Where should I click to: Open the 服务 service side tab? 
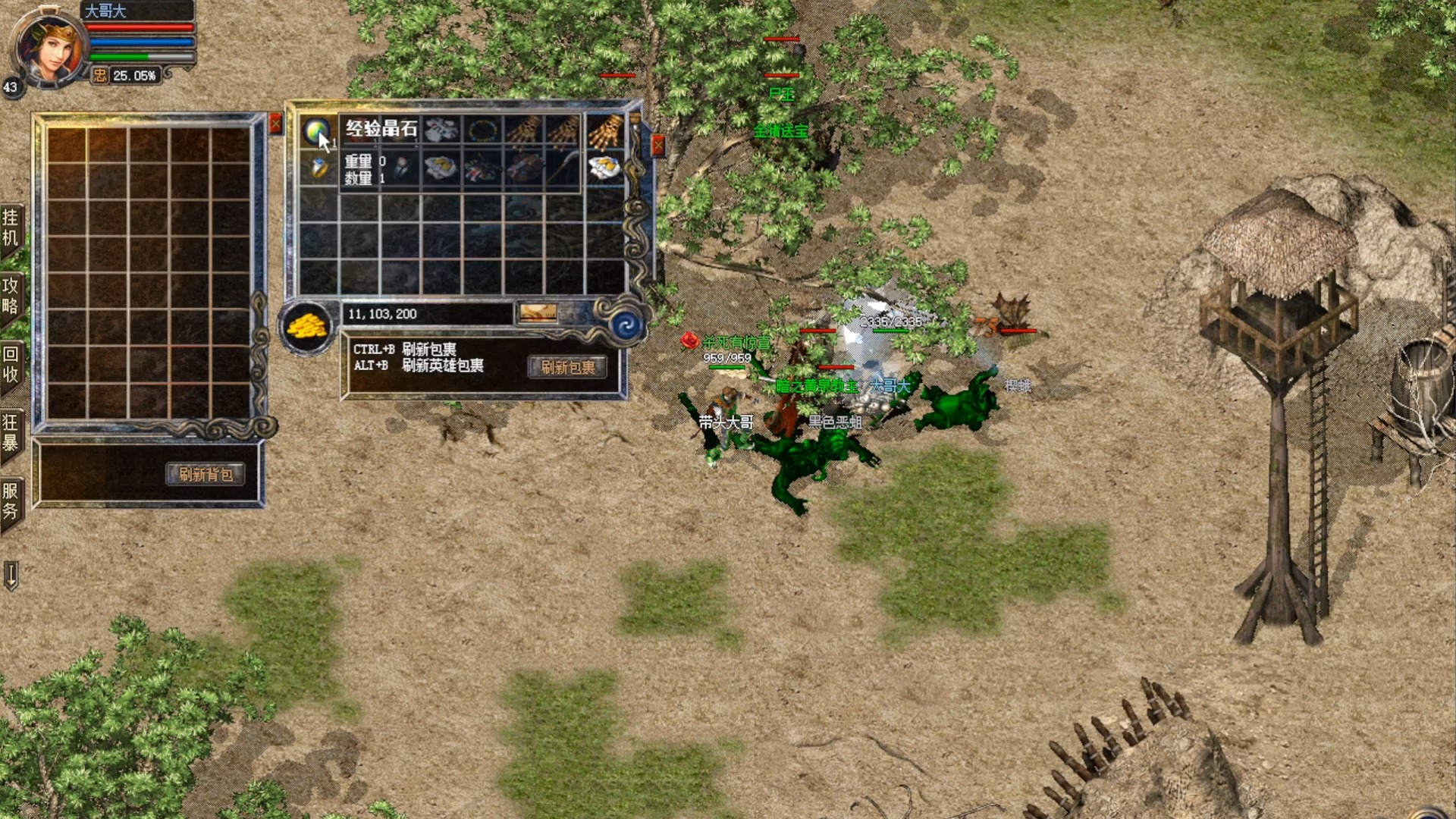pos(11,500)
